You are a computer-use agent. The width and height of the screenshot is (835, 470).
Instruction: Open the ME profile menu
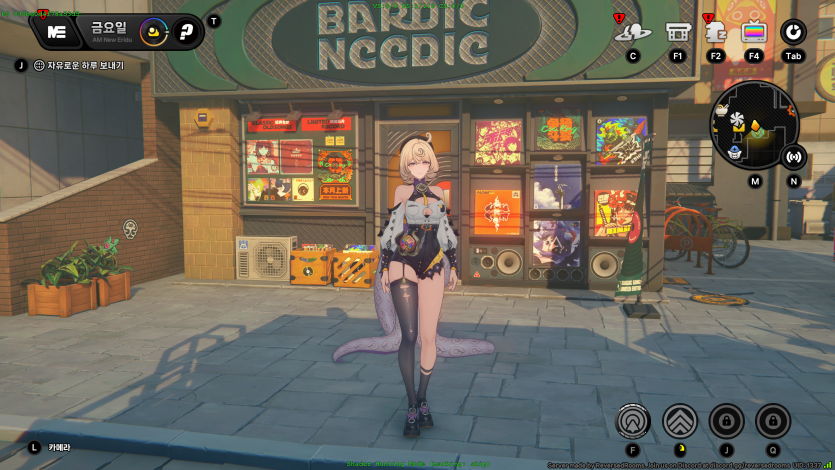tap(57, 32)
